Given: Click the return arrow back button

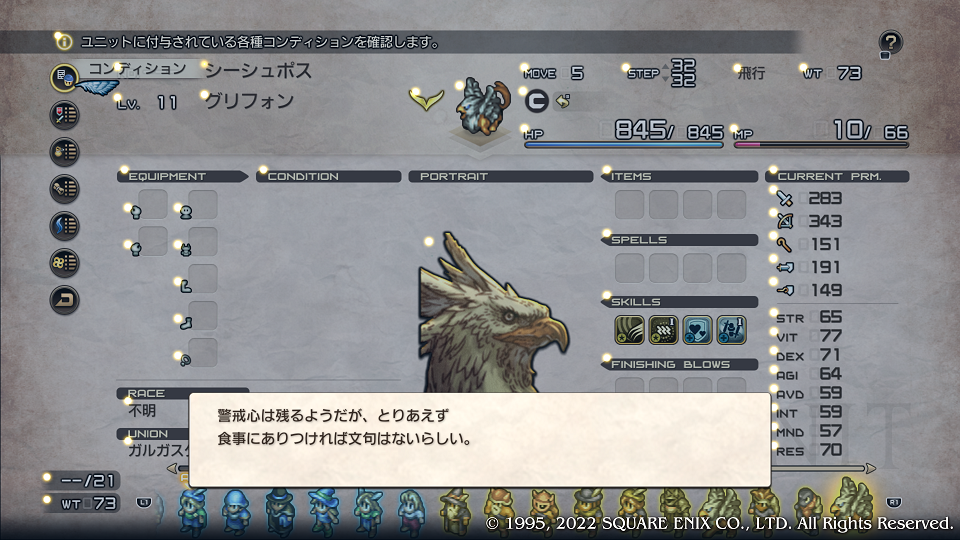Looking at the screenshot, I should click(65, 299).
